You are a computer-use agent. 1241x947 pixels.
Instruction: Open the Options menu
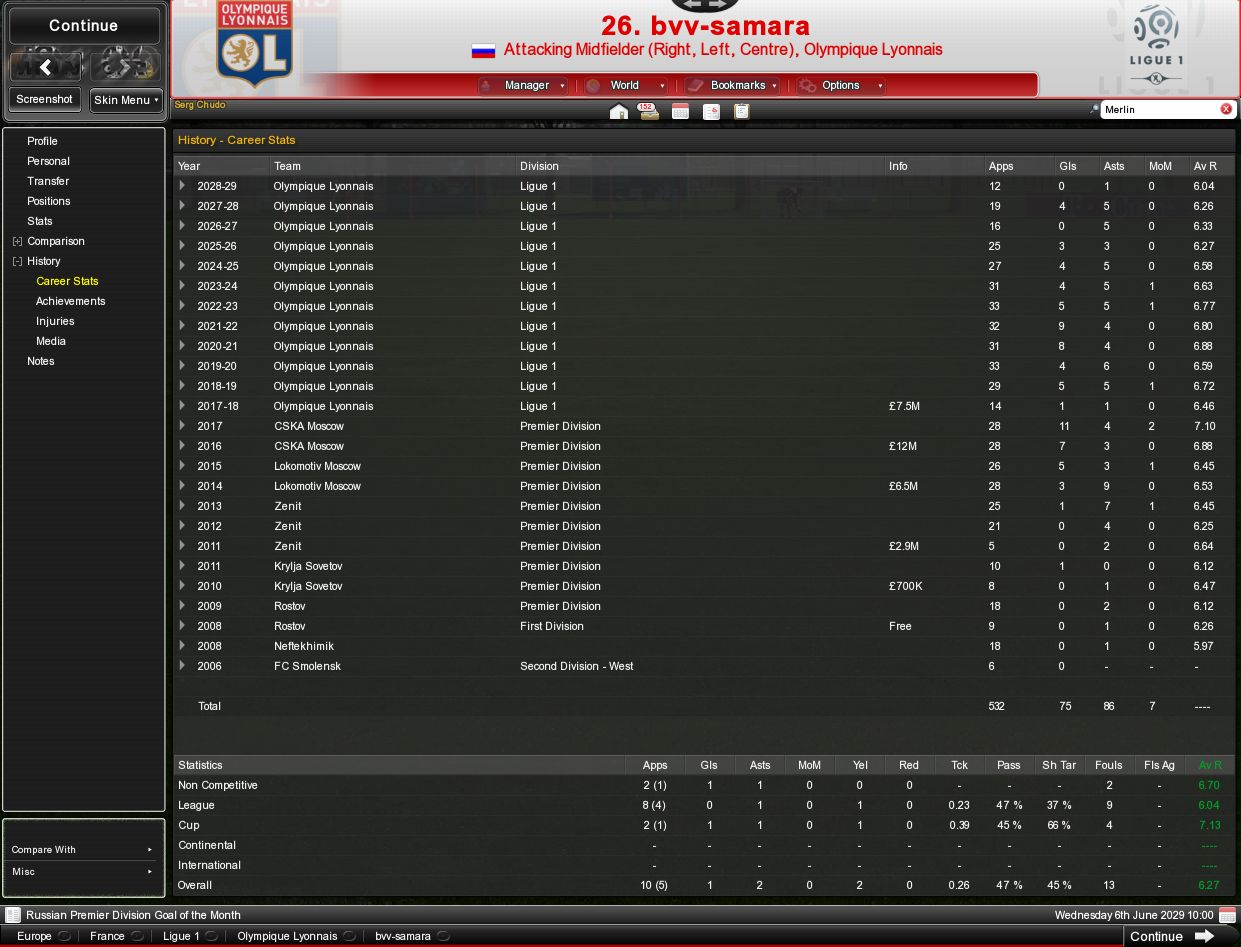click(841, 86)
